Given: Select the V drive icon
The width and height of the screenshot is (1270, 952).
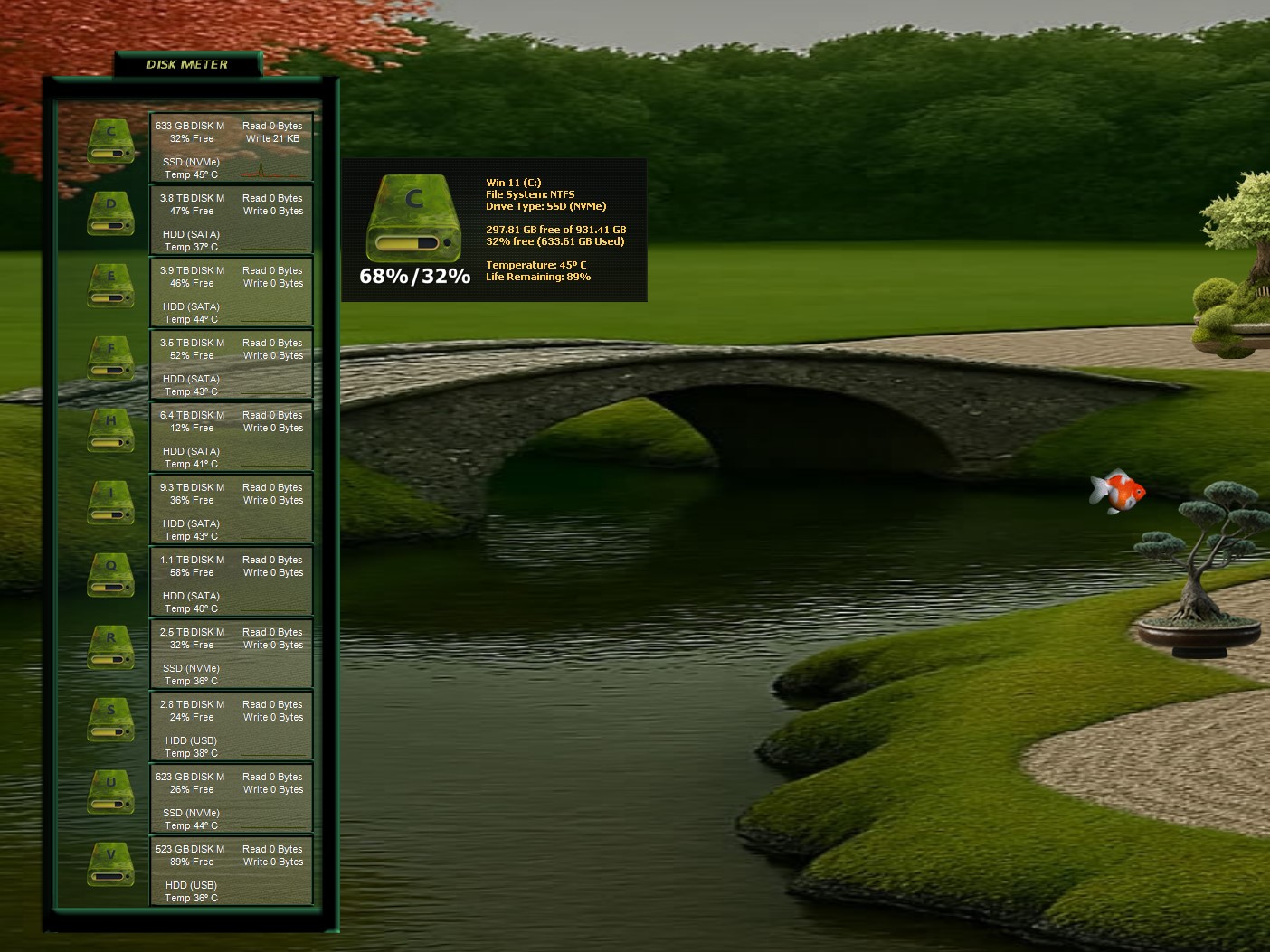Looking at the screenshot, I should pyautogui.click(x=110, y=866).
